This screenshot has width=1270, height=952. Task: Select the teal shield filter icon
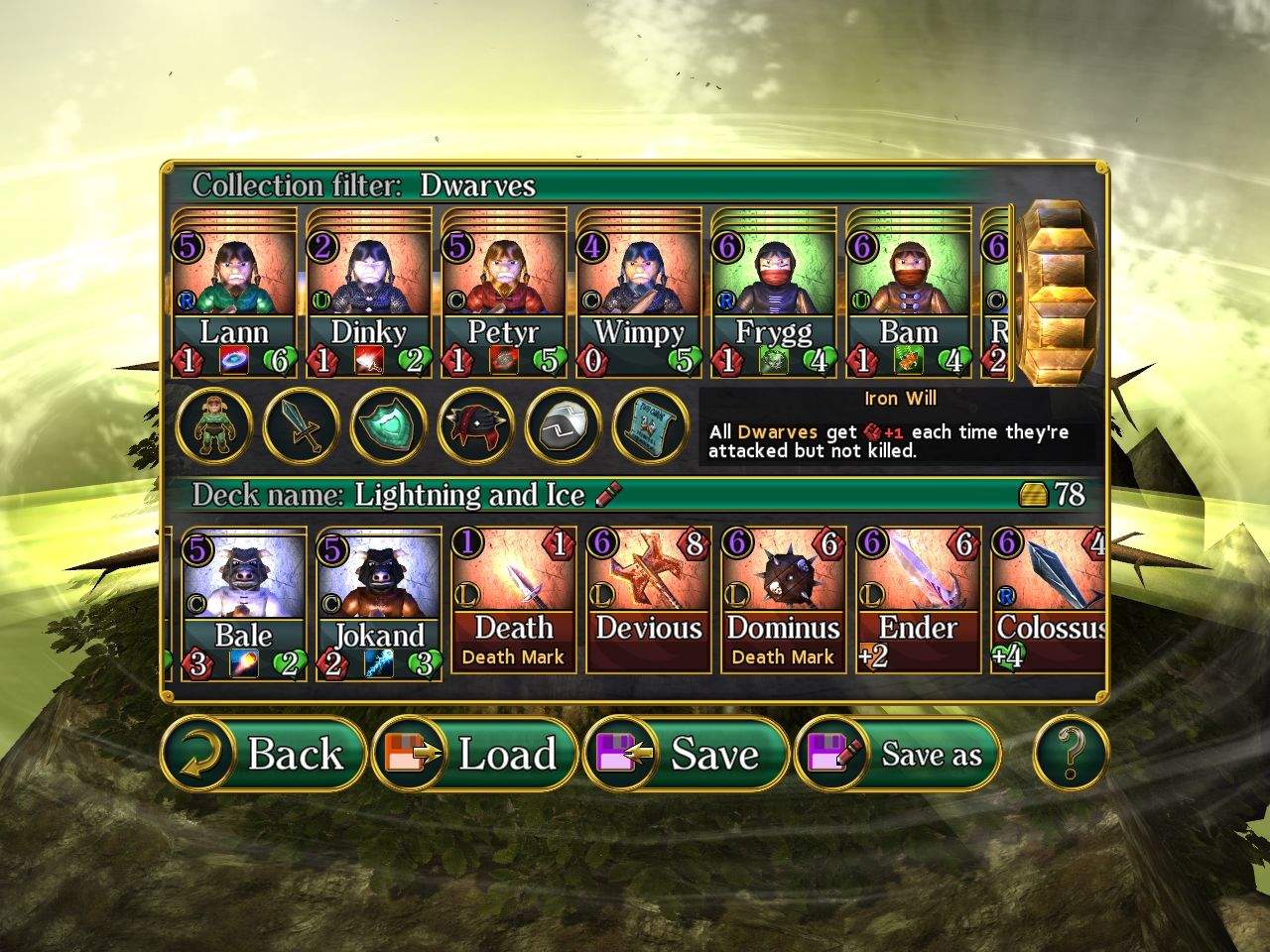point(389,426)
